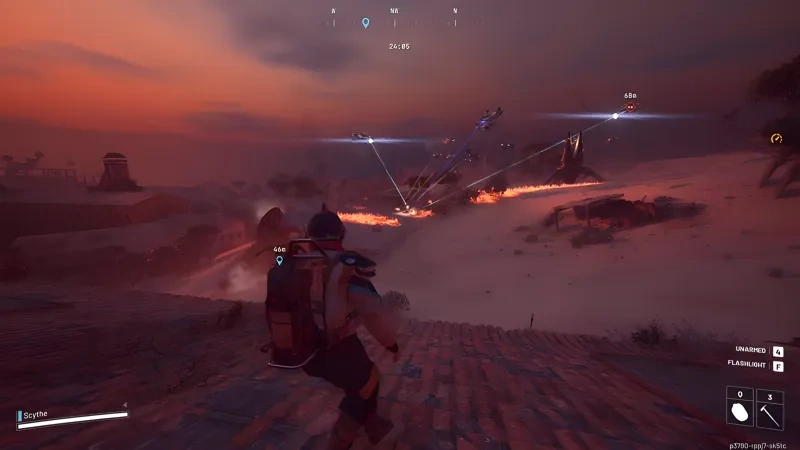The height and width of the screenshot is (450, 800).
Task: Switch to the Unarmed option
Action: click(777, 351)
